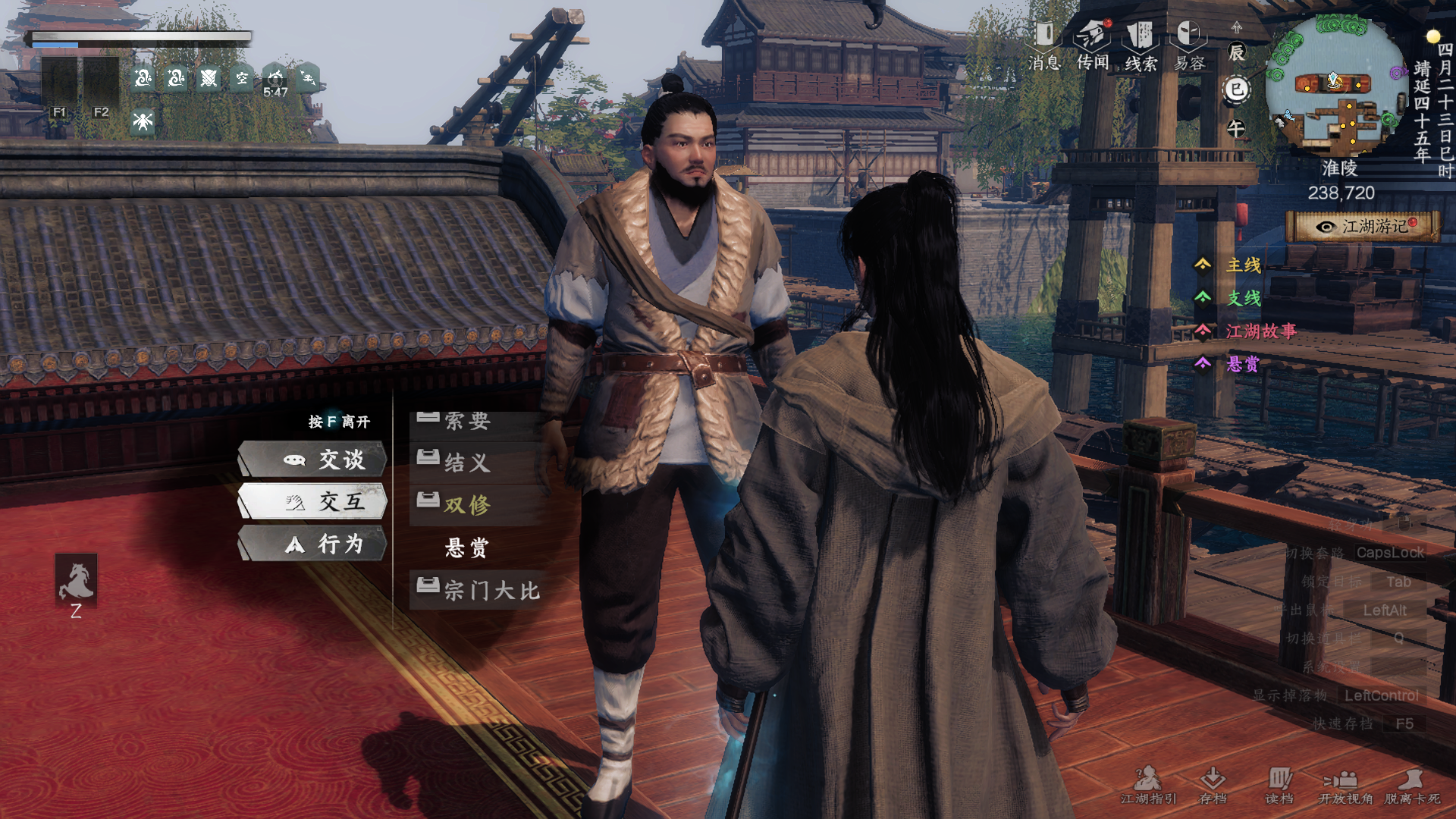Expand the 主线 main quest tracker
This screenshot has width=1456, height=819.
(x=1243, y=265)
